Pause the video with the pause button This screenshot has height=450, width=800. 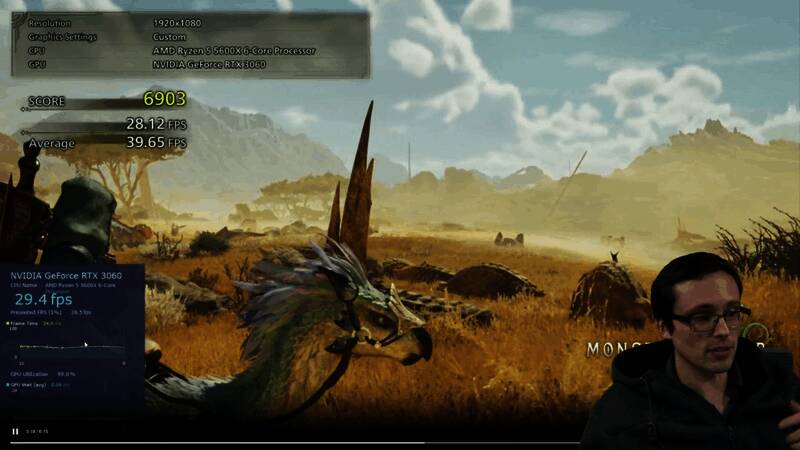15,432
